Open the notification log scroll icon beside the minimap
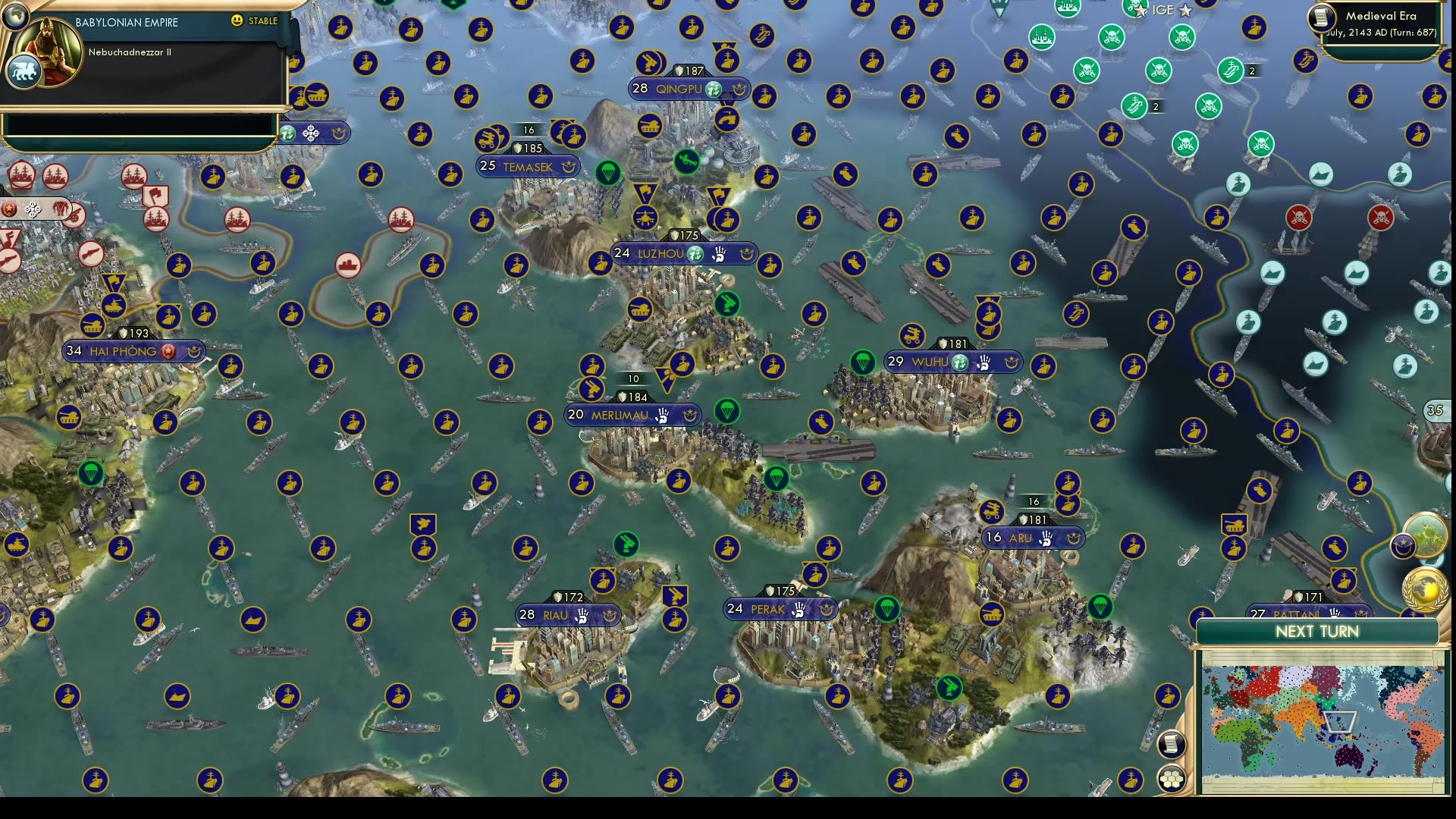The image size is (1456, 819). click(1172, 745)
